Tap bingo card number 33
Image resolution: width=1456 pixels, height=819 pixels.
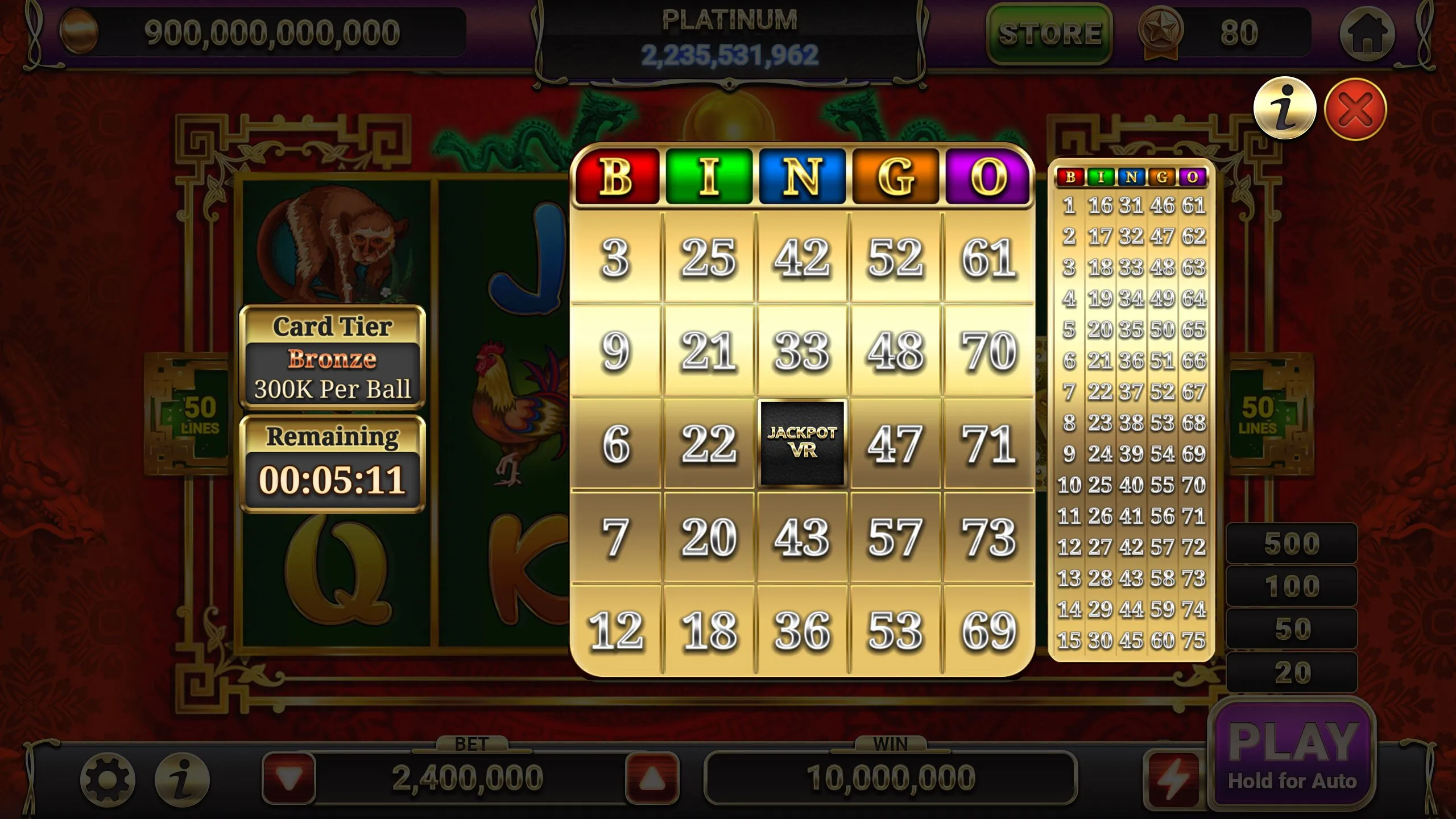802,350
